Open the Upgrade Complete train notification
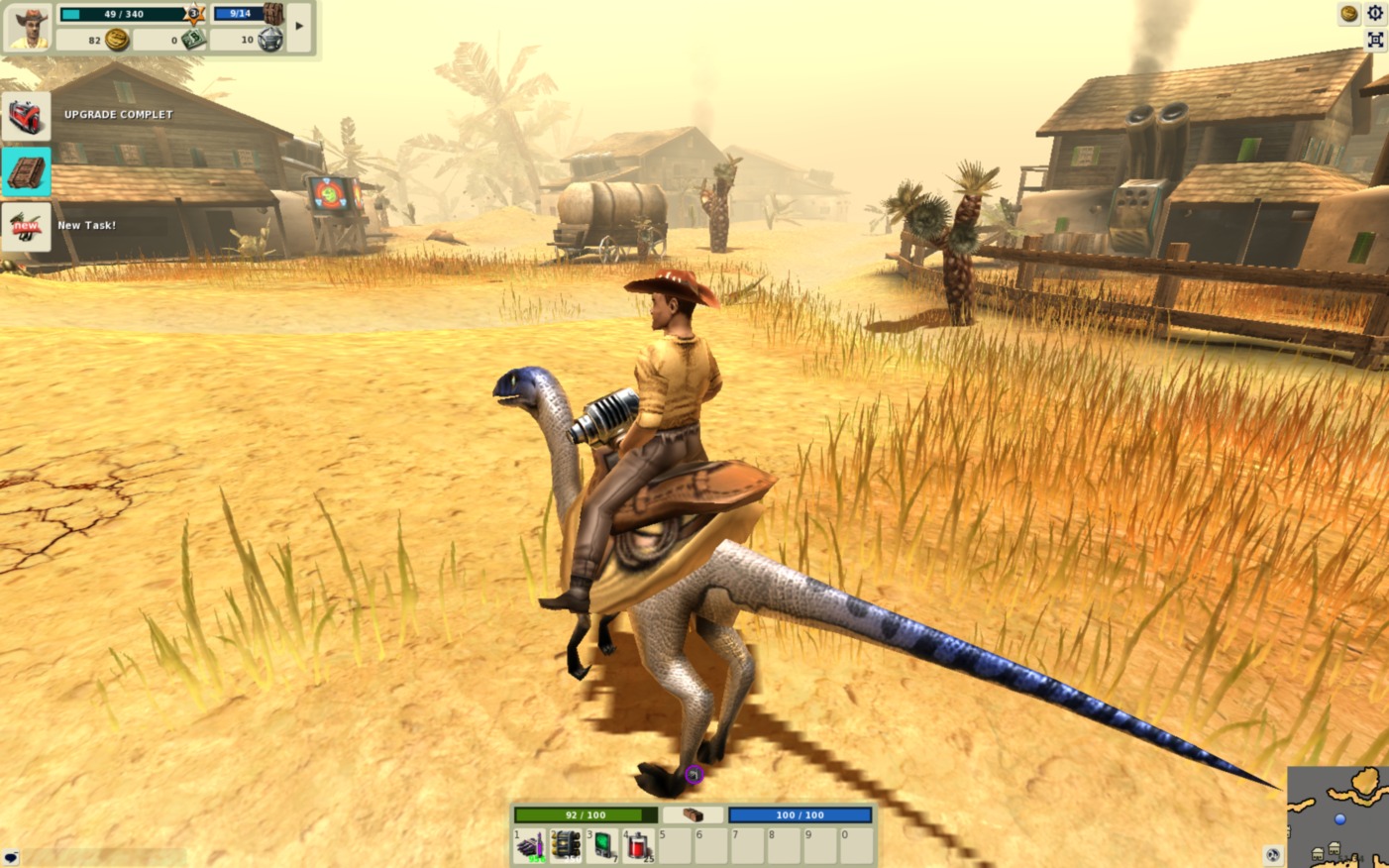The image size is (1389, 868). (x=26, y=117)
